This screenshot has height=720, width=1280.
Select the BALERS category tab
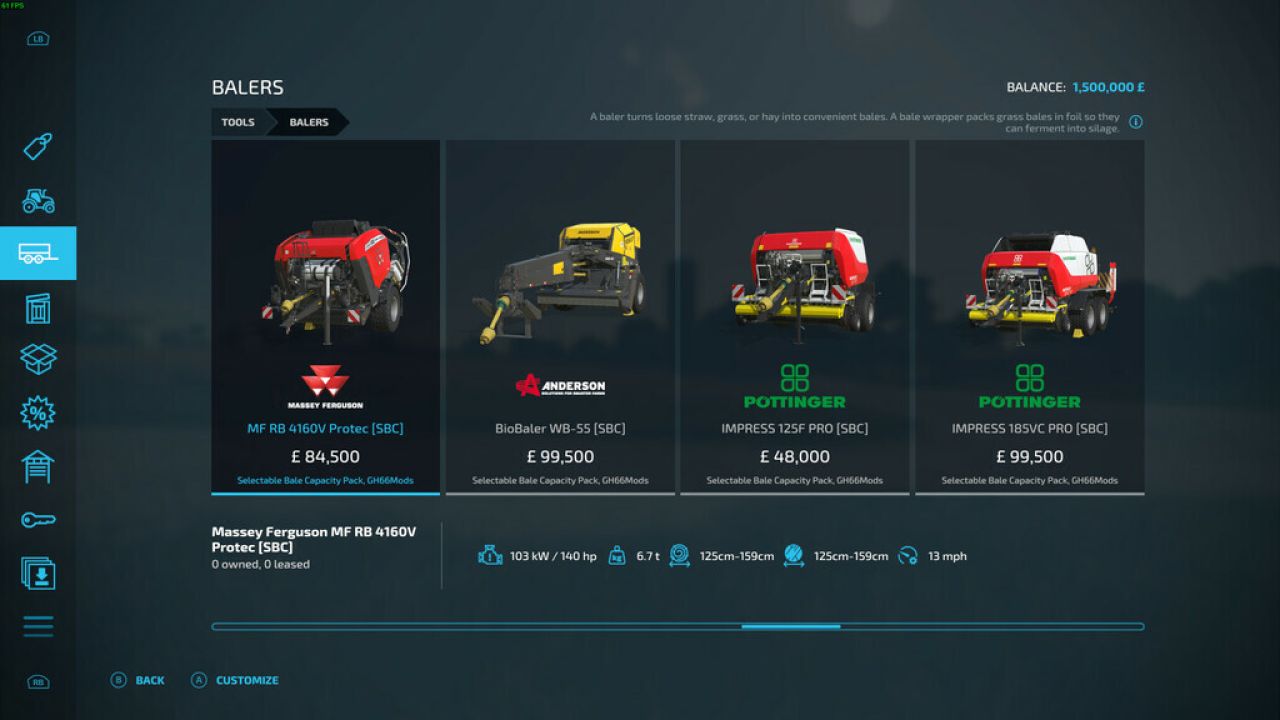[308, 122]
